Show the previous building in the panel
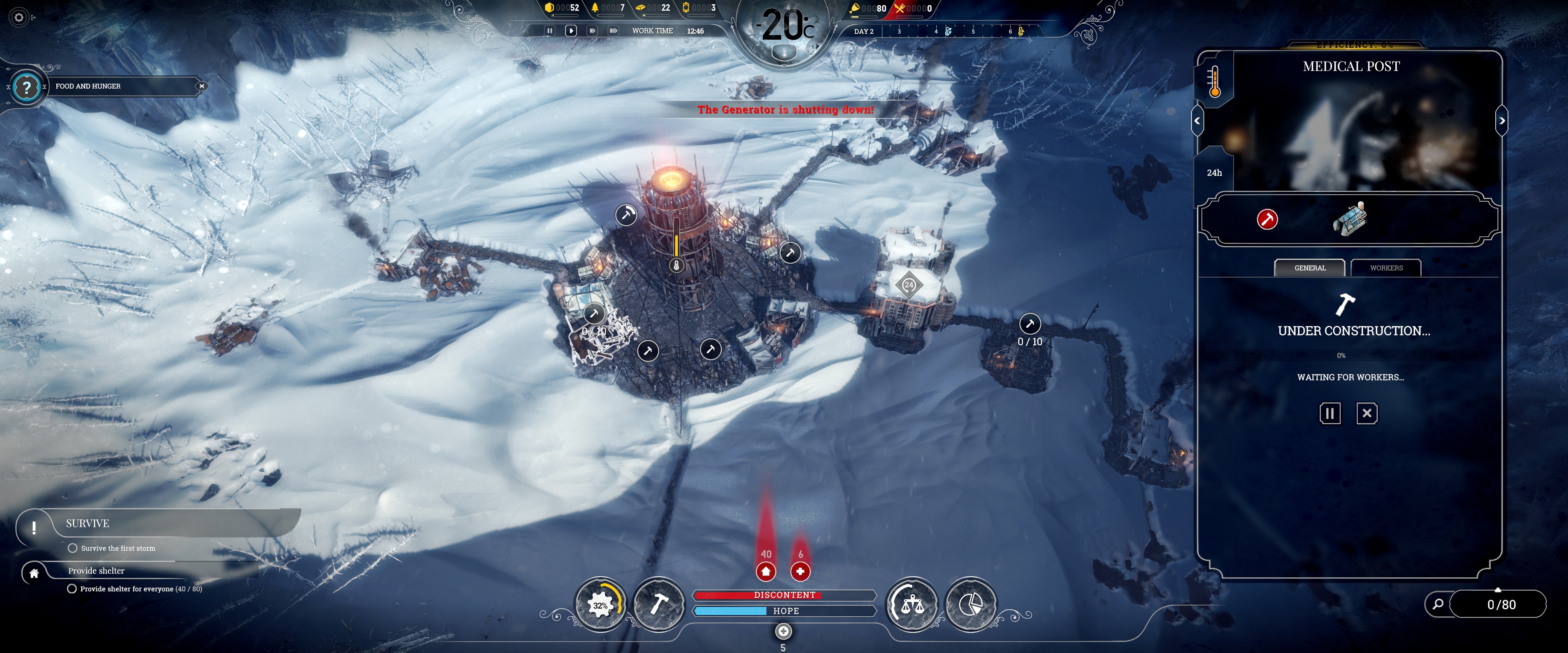The height and width of the screenshot is (653, 1568). point(1197,120)
